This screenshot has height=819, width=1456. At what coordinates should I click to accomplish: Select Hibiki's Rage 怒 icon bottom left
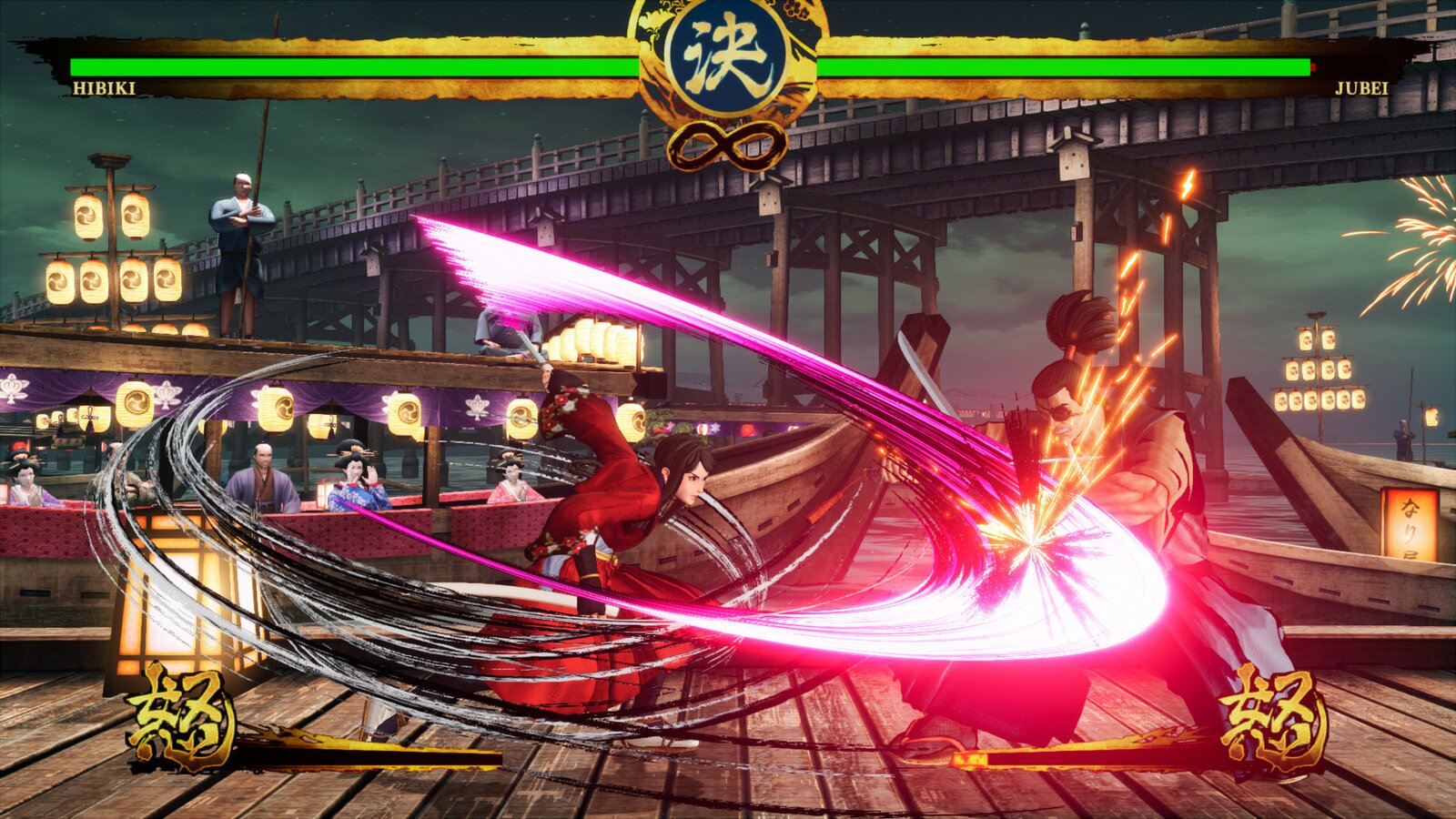[x=182, y=714]
